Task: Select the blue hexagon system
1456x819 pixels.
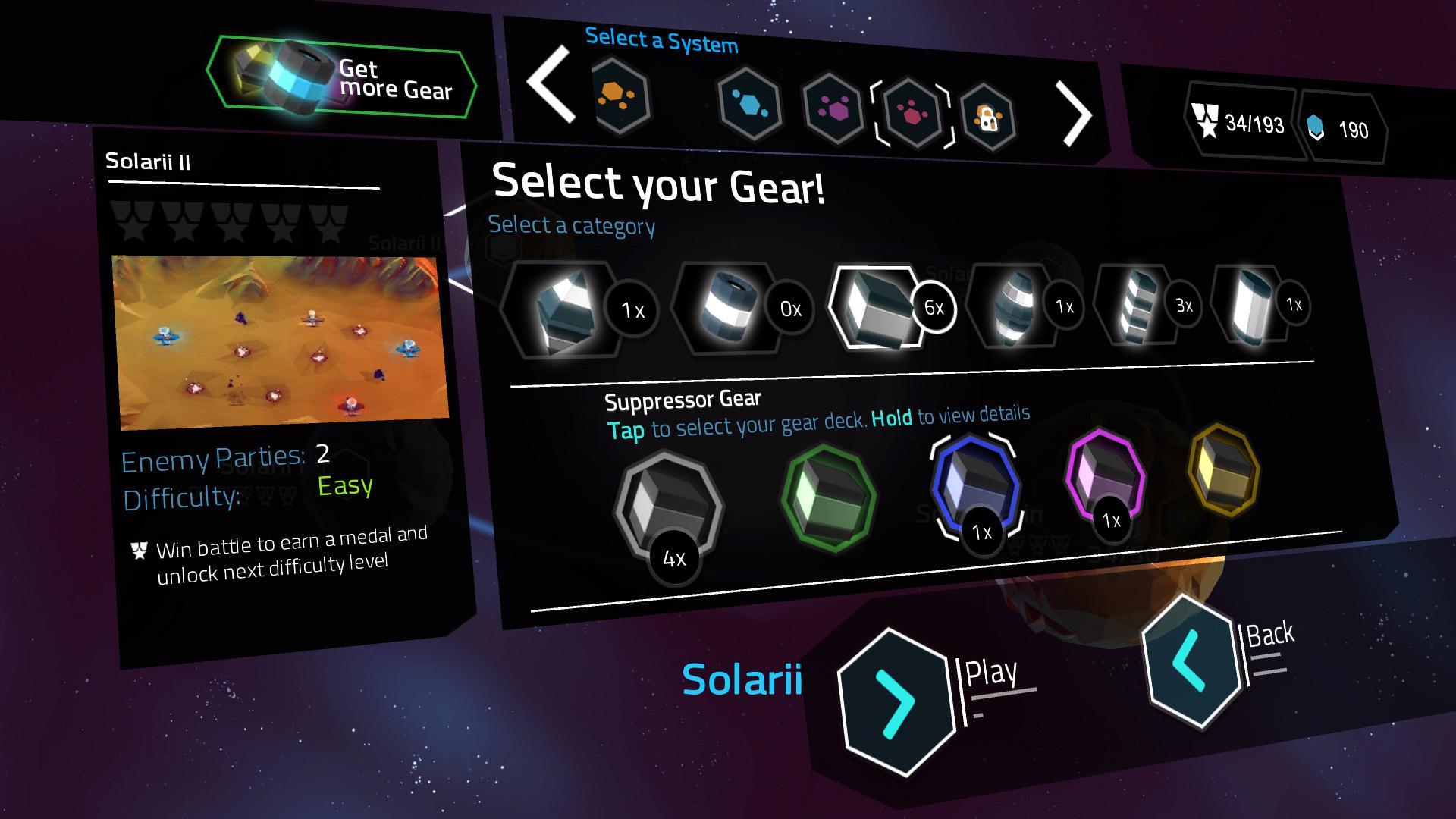Action: [748, 103]
